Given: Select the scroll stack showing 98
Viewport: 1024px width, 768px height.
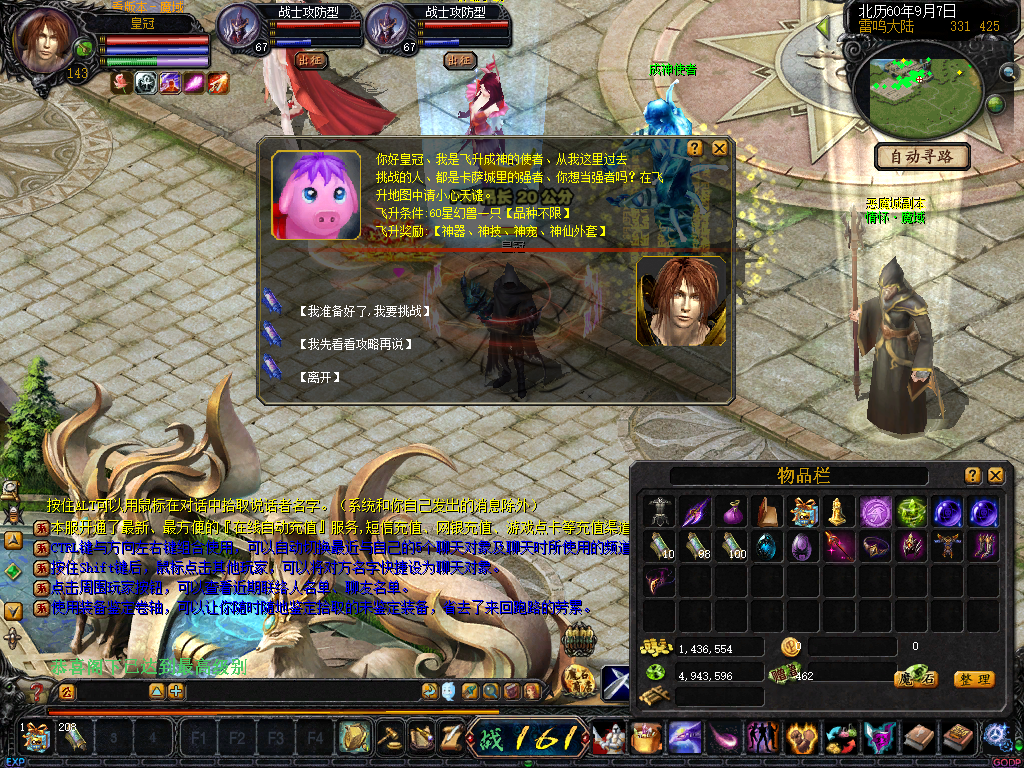Looking at the screenshot, I should (697, 547).
